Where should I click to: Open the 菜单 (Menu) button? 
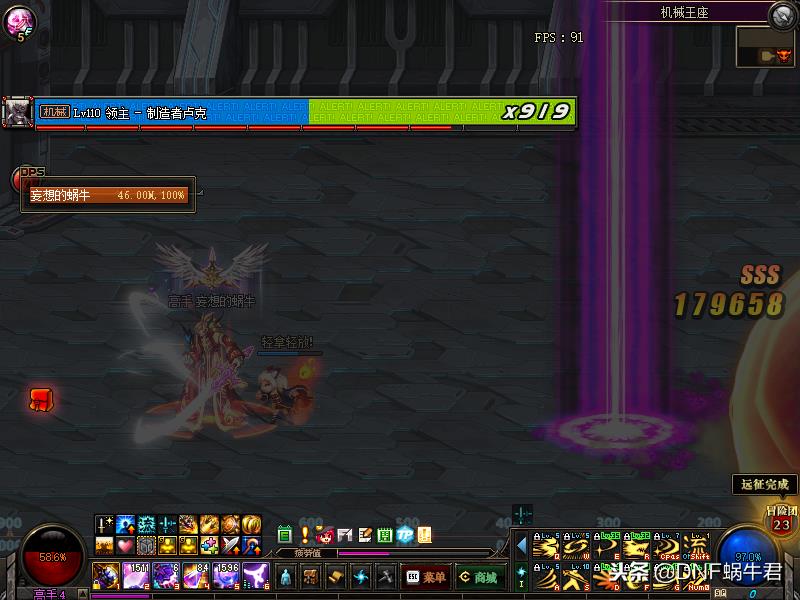(426, 577)
